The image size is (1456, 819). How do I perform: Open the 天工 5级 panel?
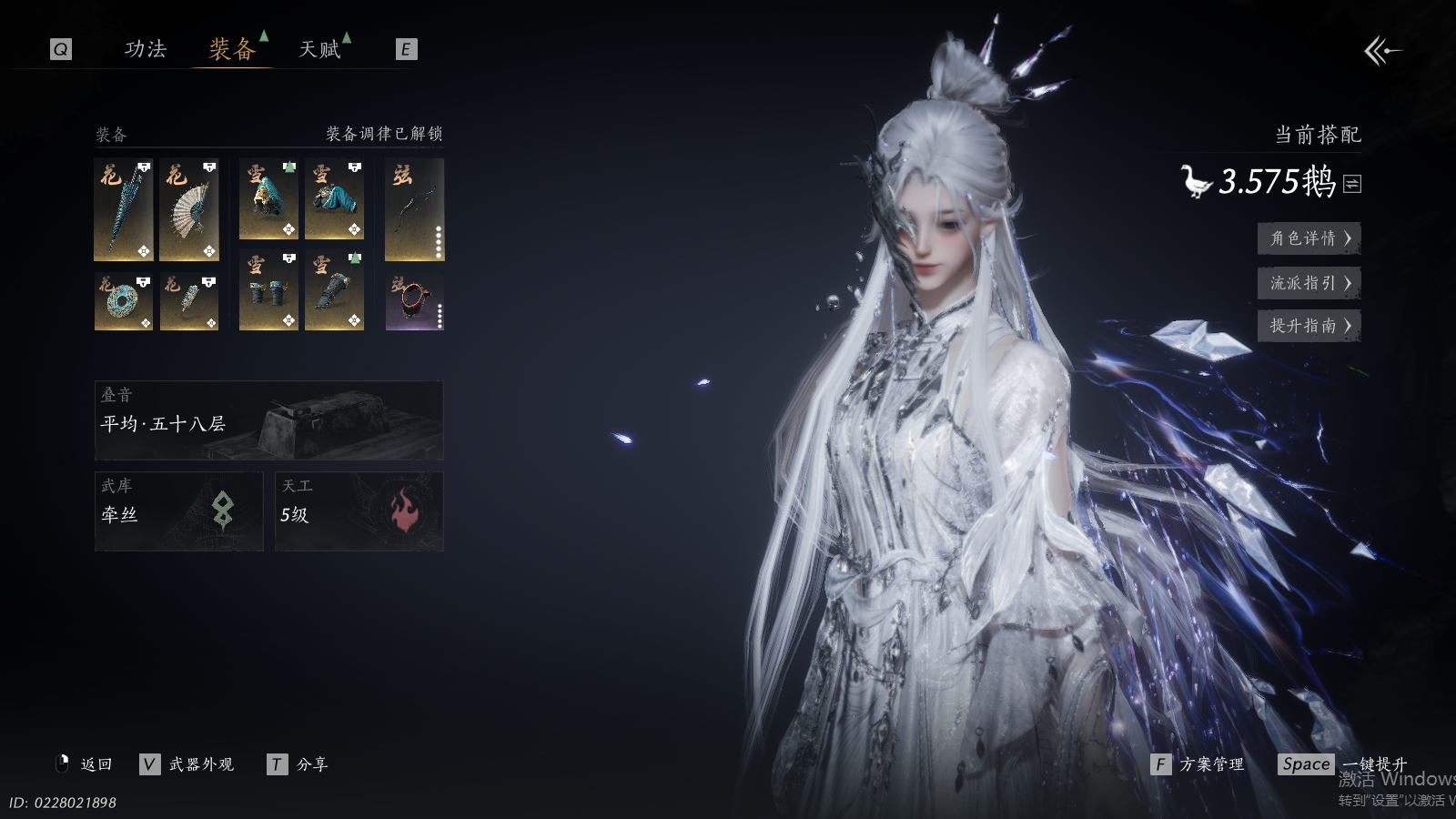359,511
